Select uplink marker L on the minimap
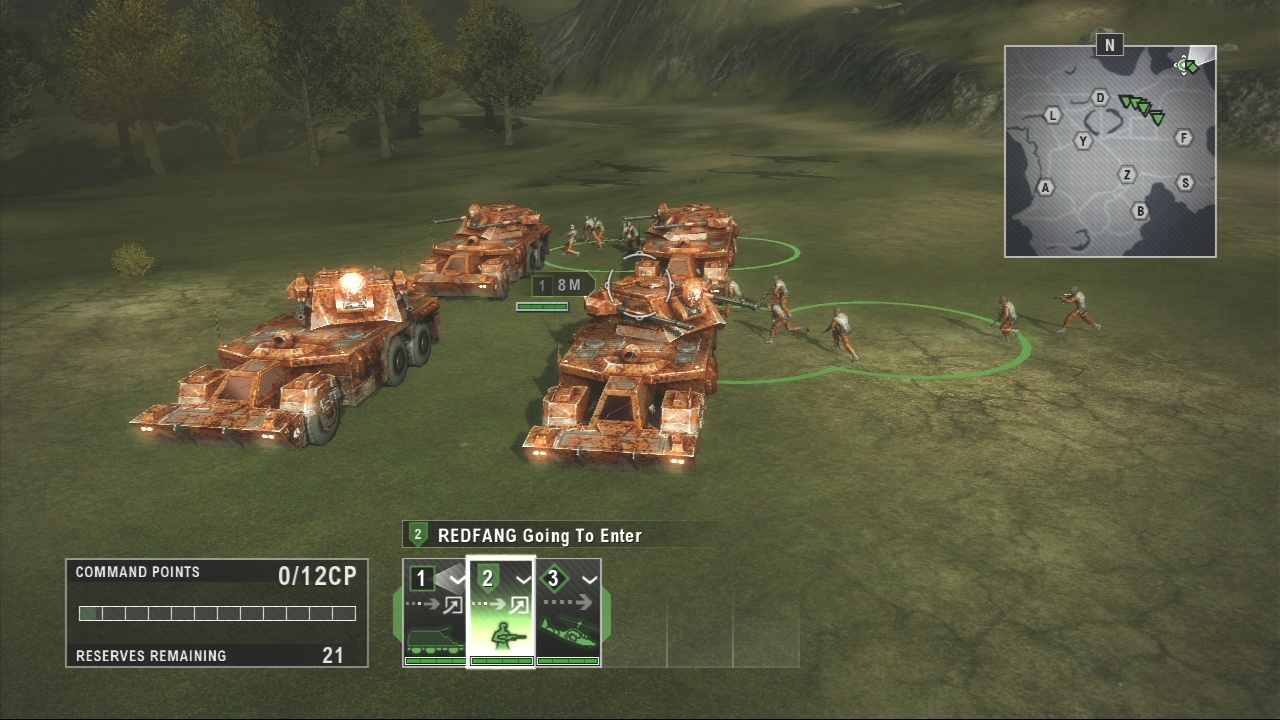 (x=1052, y=115)
